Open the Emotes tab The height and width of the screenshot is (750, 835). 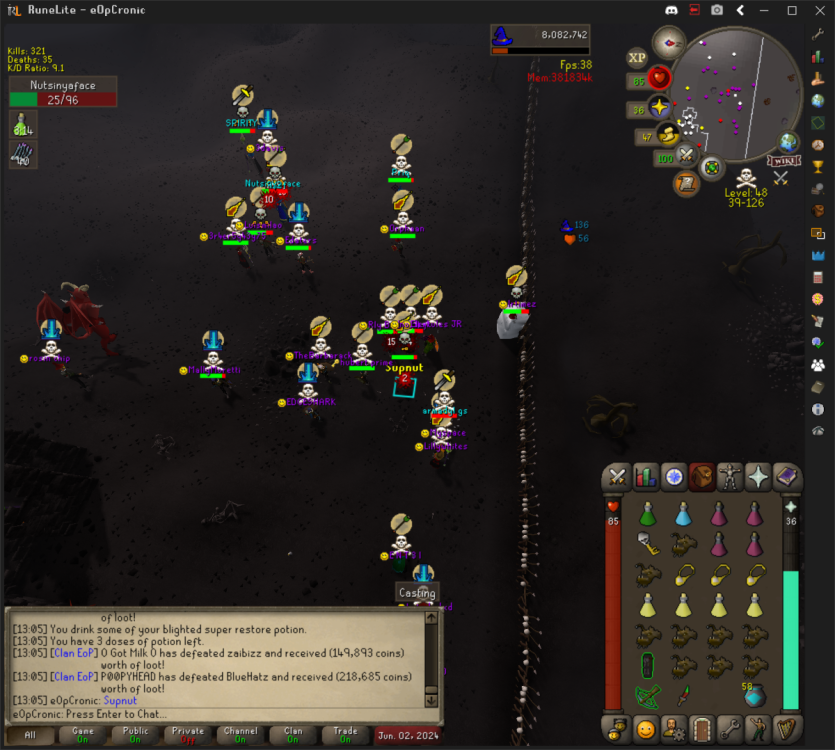click(x=759, y=727)
